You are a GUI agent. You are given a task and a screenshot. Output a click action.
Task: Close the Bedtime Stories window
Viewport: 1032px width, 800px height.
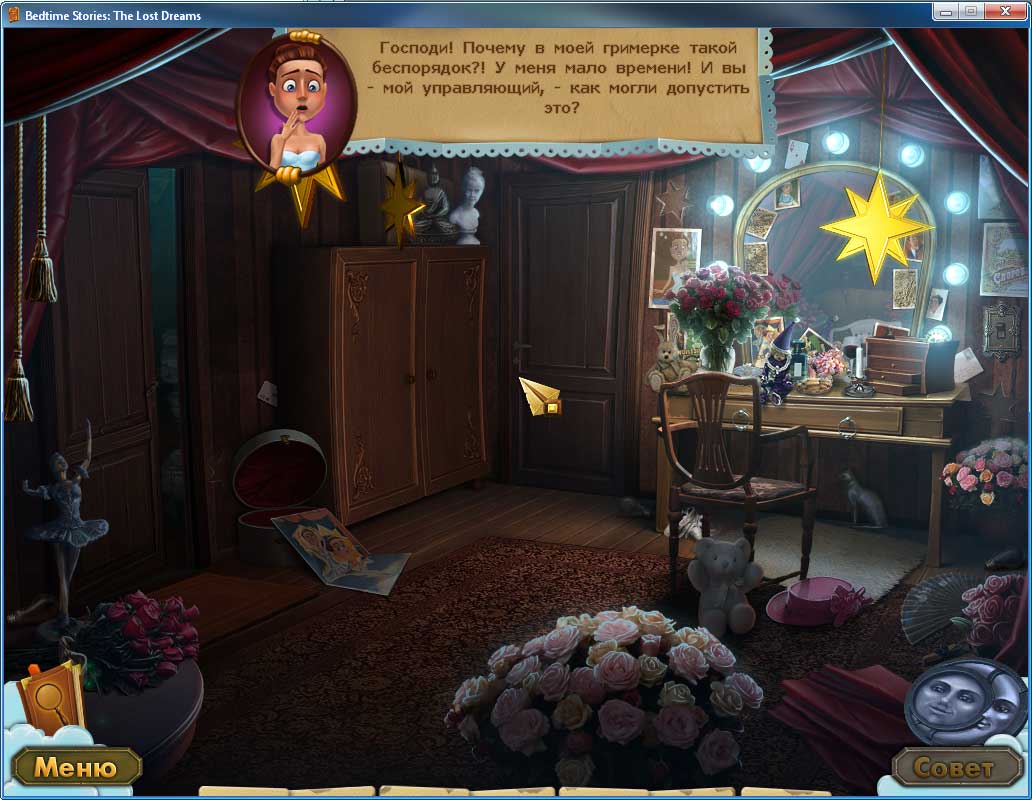[1005, 11]
